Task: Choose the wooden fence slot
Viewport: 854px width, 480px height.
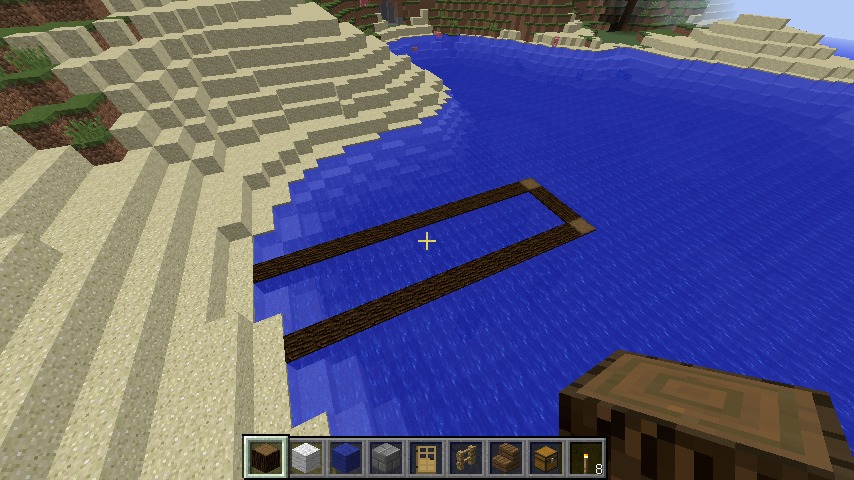Action: (467, 458)
